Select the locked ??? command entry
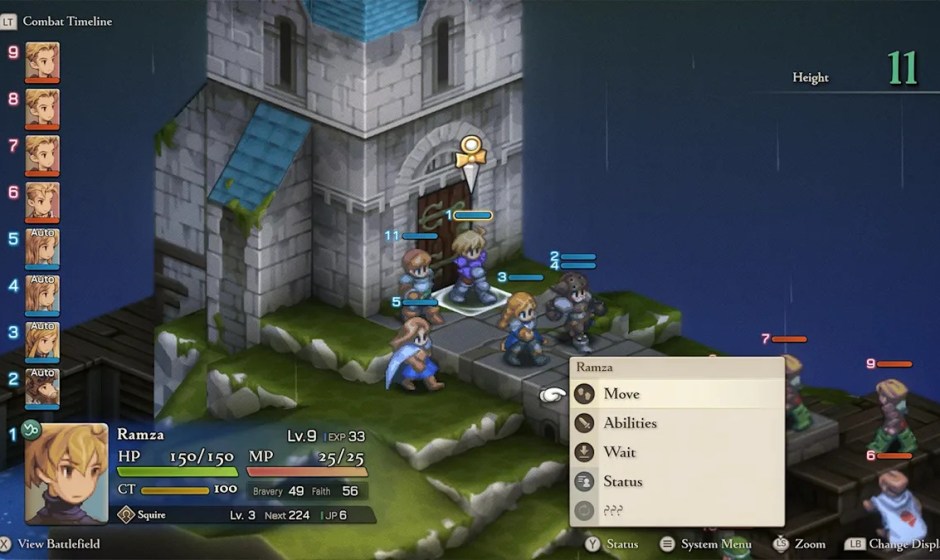The height and width of the screenshot is (560, 940). [x=613, y=510]
